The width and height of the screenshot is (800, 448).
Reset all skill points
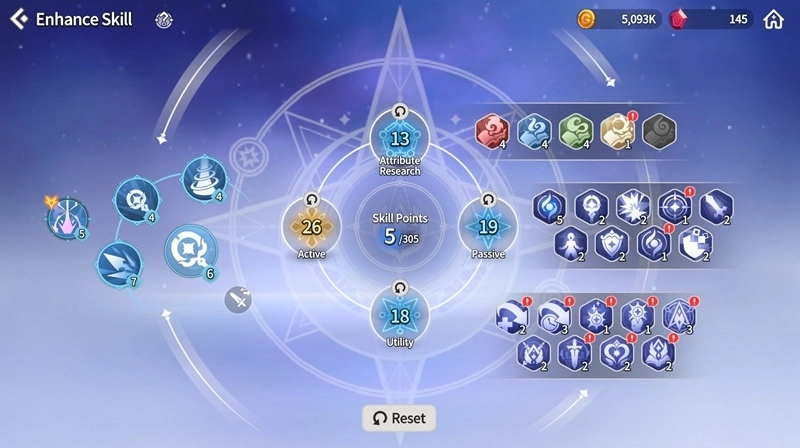coord(399,418)
